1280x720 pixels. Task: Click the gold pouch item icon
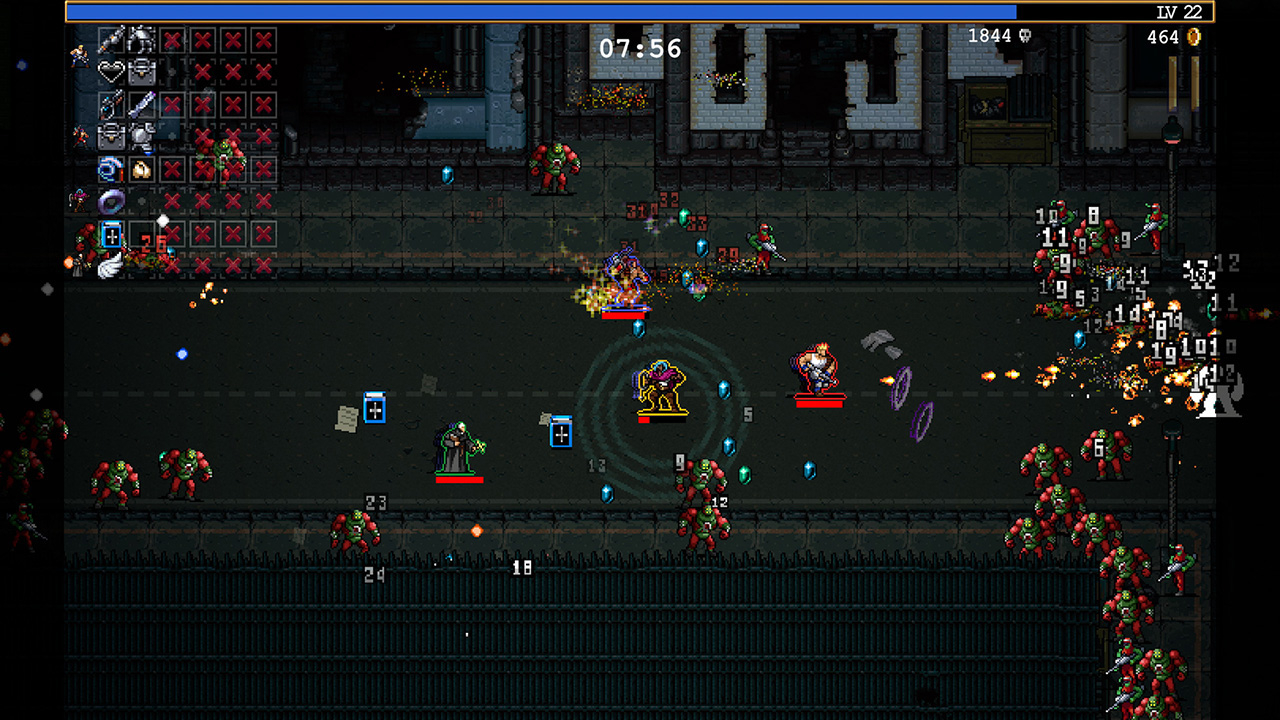point(142,169)
